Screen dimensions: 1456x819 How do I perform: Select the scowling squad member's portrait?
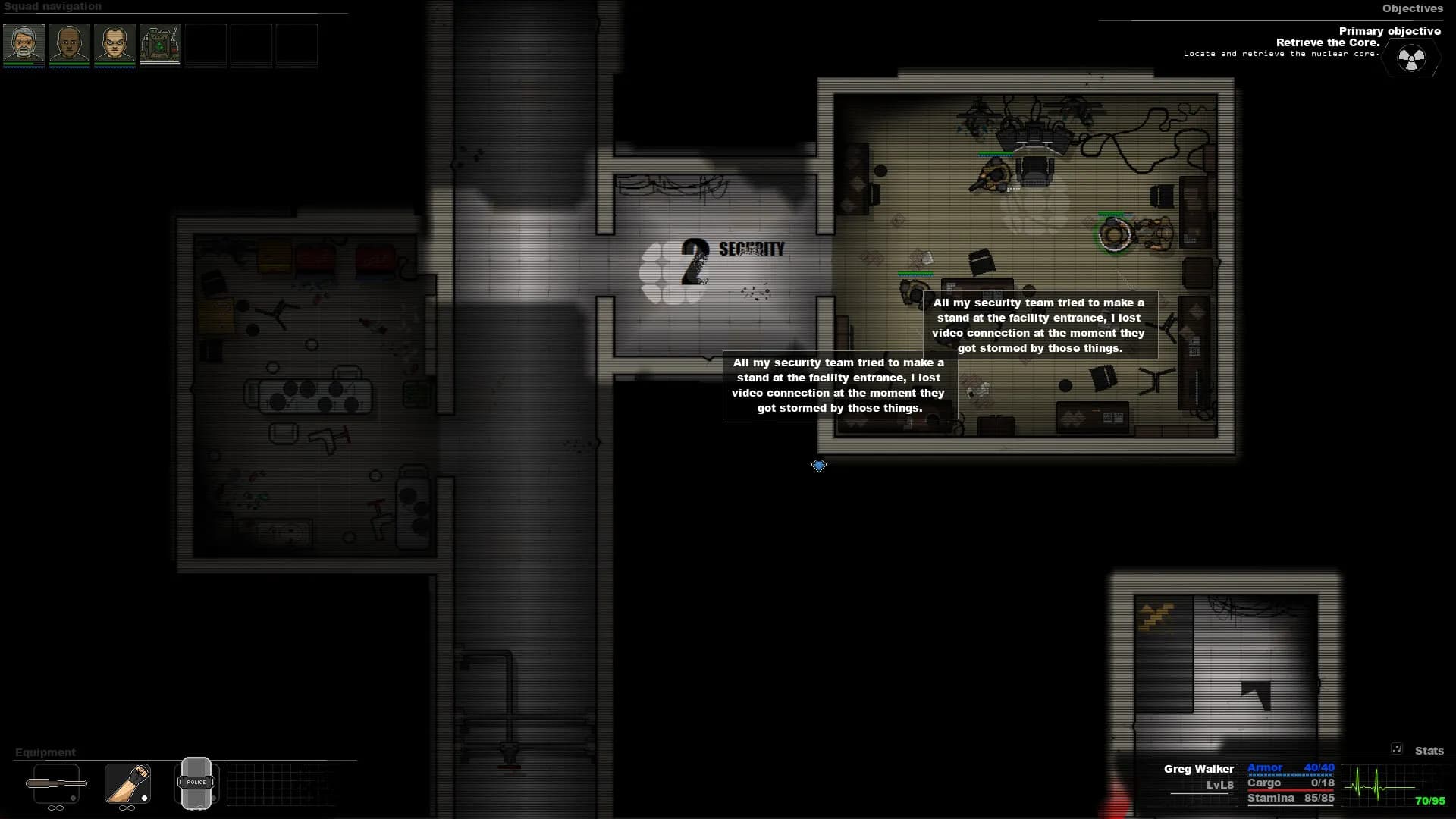tap(115, 45)
